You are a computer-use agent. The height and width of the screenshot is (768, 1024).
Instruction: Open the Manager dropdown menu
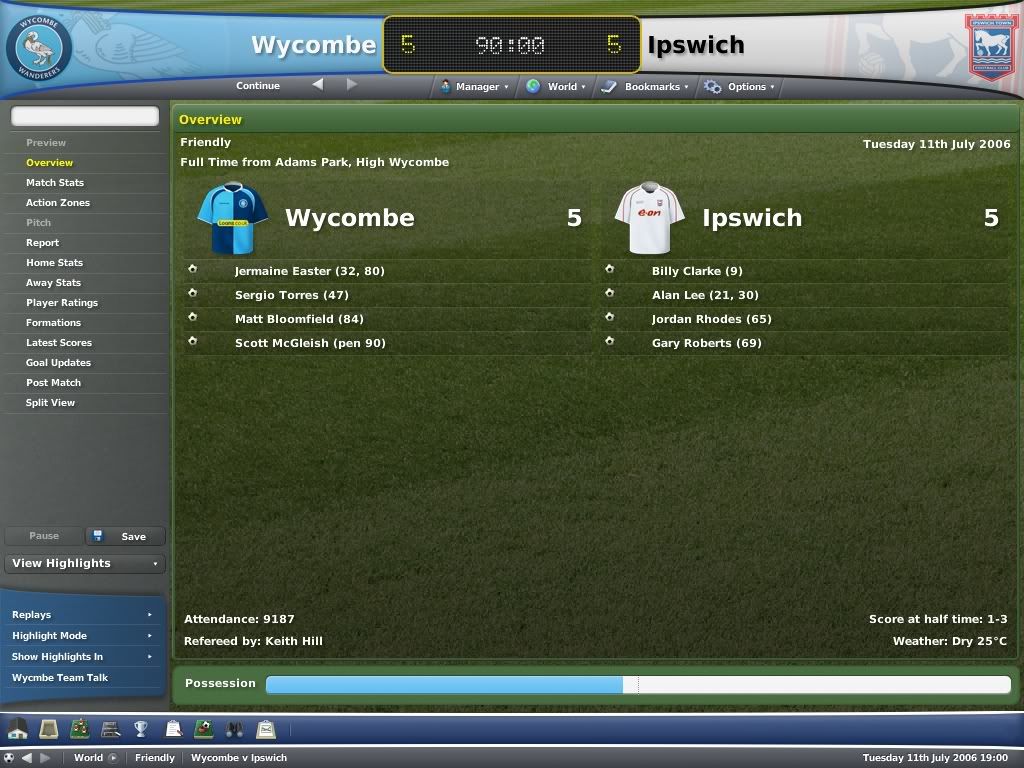coord(475,87)
